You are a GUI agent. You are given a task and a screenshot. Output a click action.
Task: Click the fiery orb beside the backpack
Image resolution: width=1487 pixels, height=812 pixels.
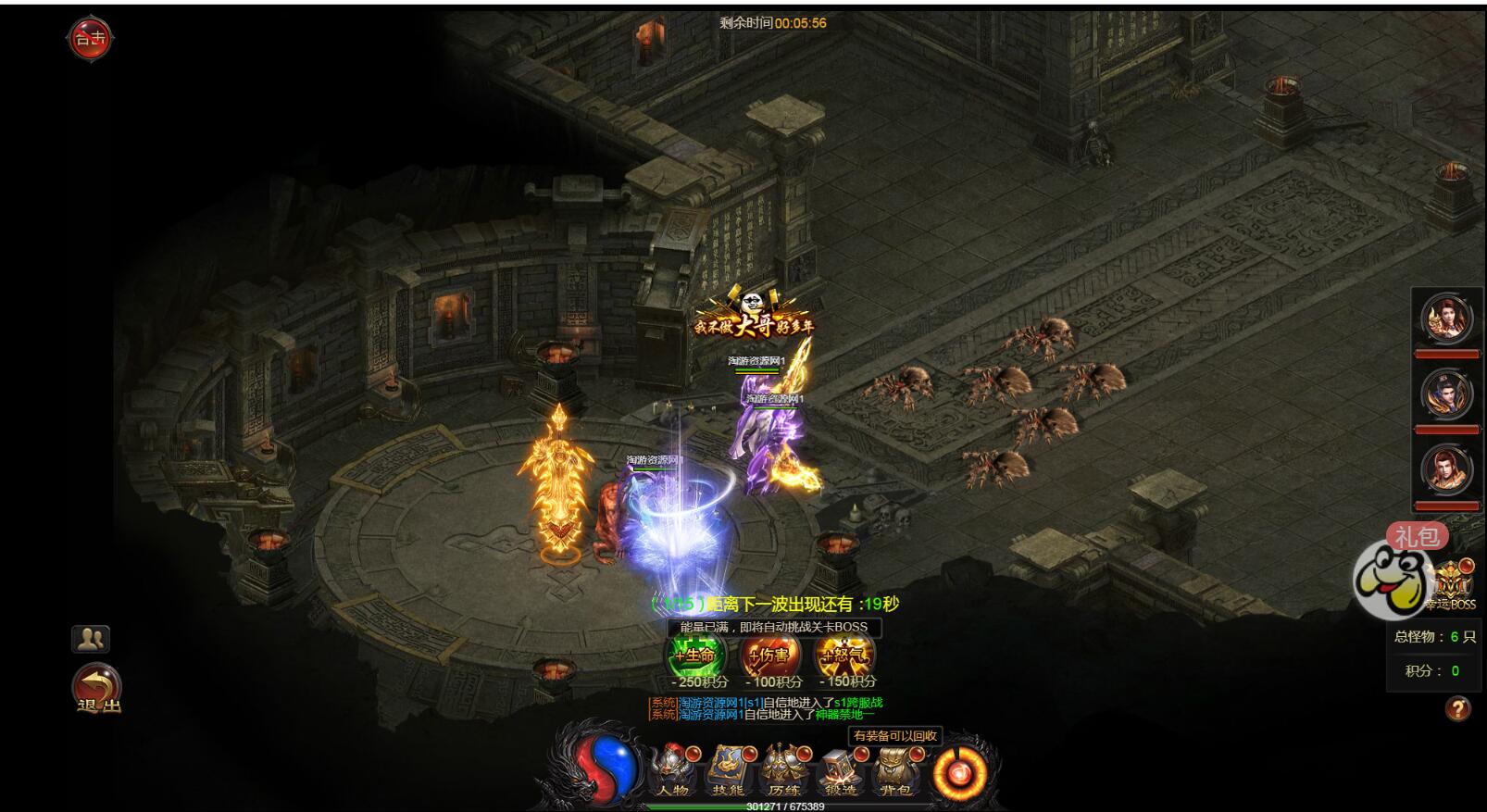(x=959, y=770)
